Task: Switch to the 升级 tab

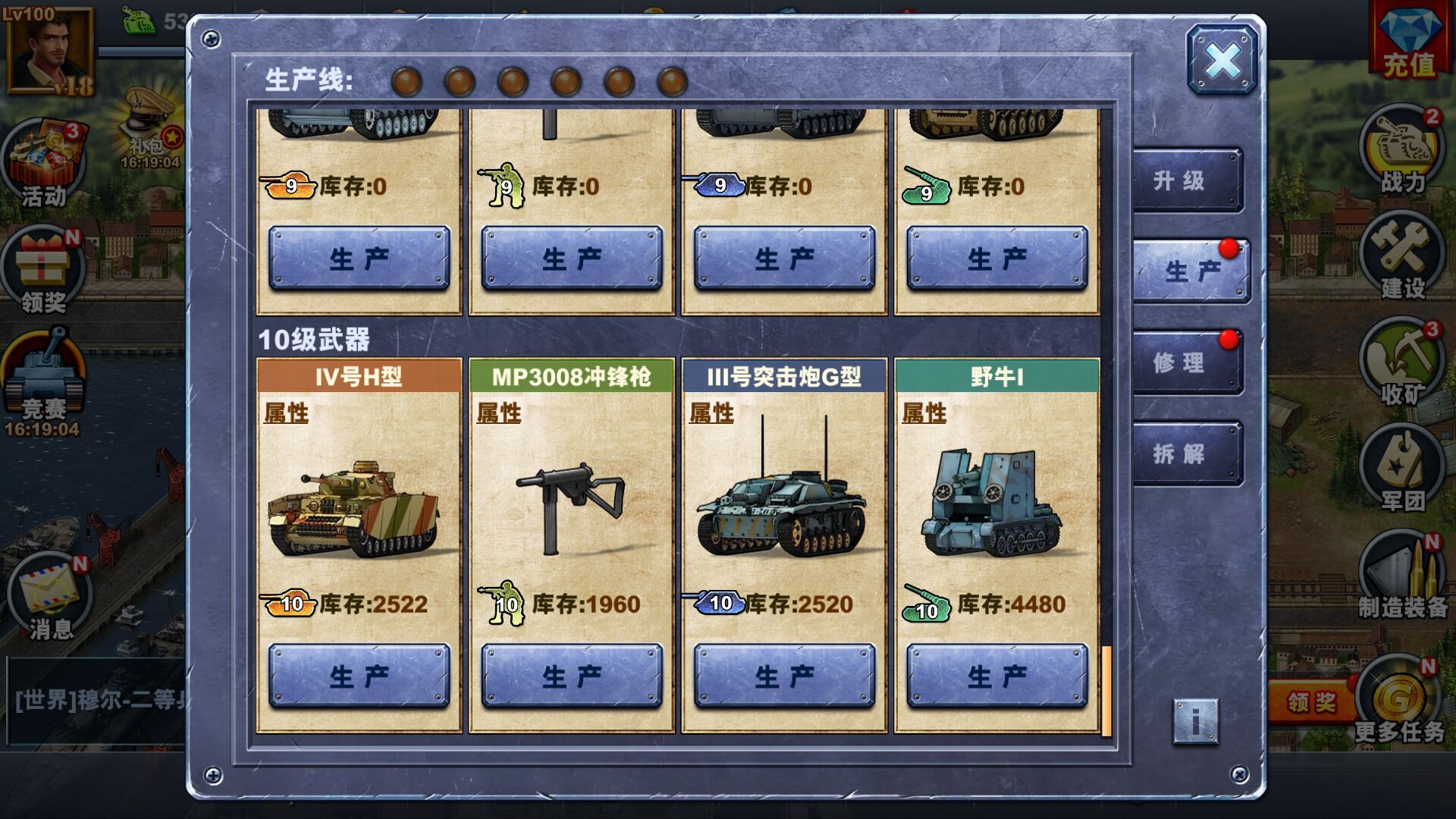Action: tap(1188, 180)
